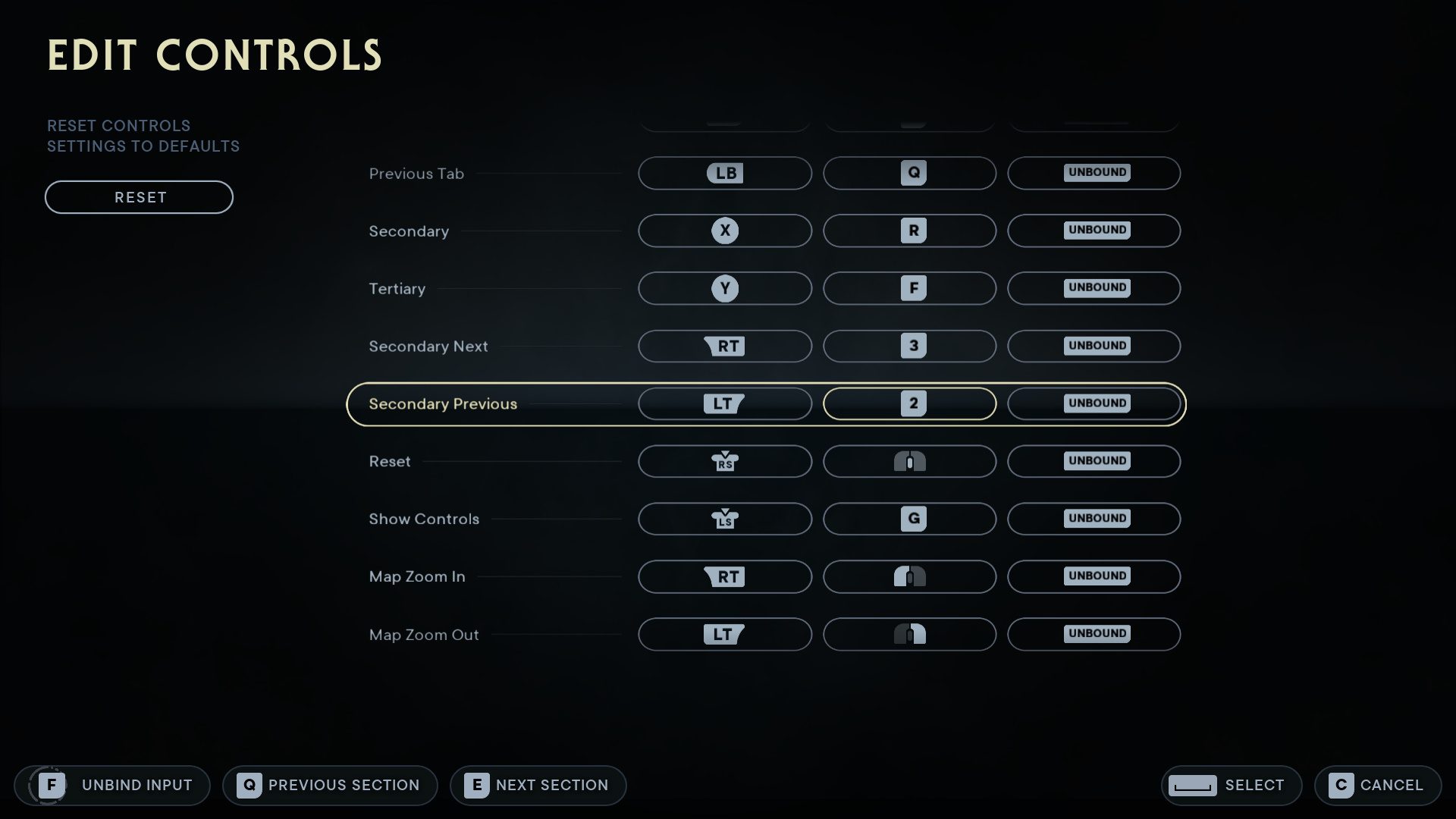
Task: Click the Y gamepad binding for Tertiary
Action: (x=724, y=288)
